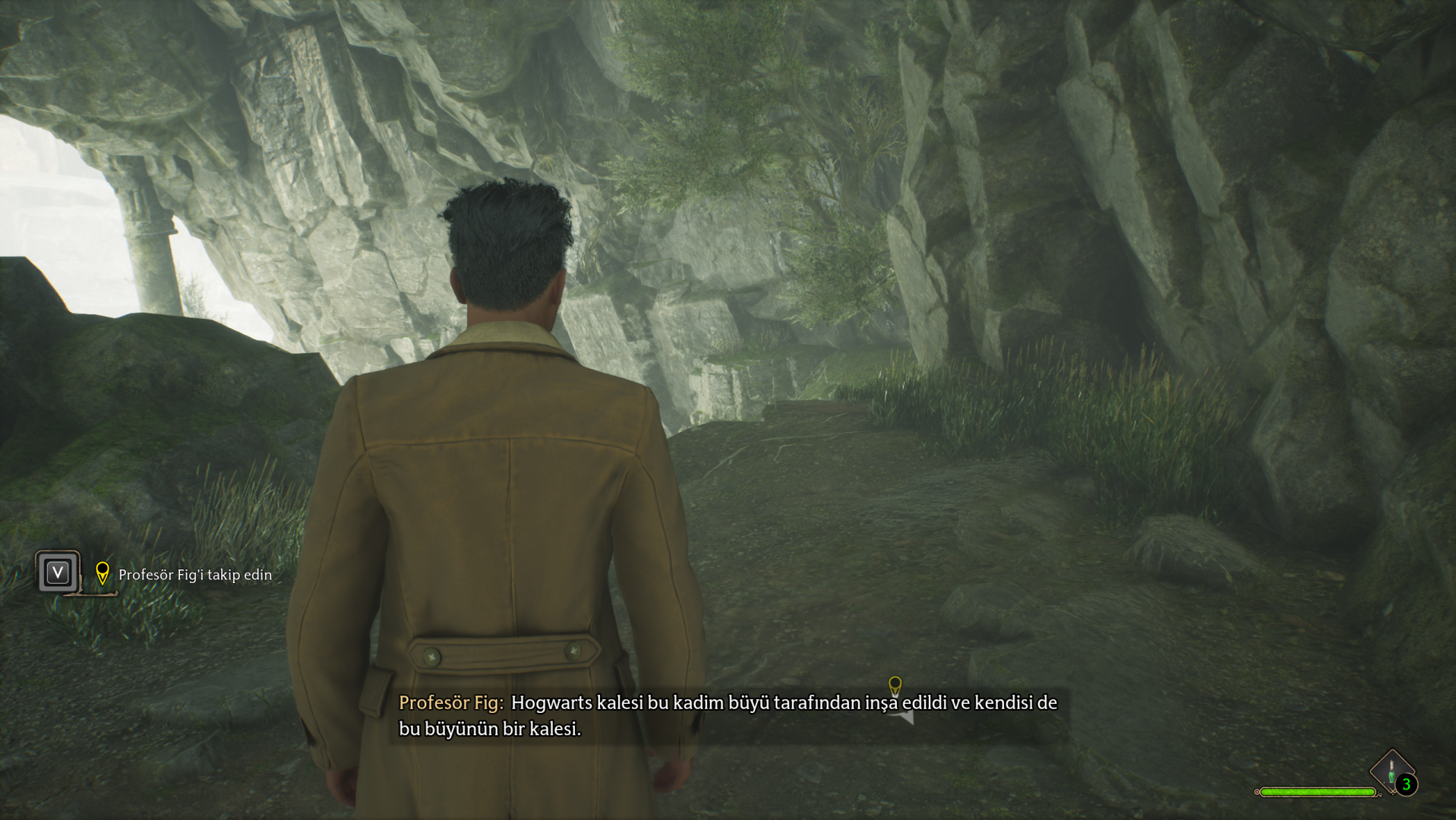Viewport: 1456px width, 820px height.
Task: Select the "Profesör Fig'i takip edin" objective tracker
Action: [x=194, y=575]
